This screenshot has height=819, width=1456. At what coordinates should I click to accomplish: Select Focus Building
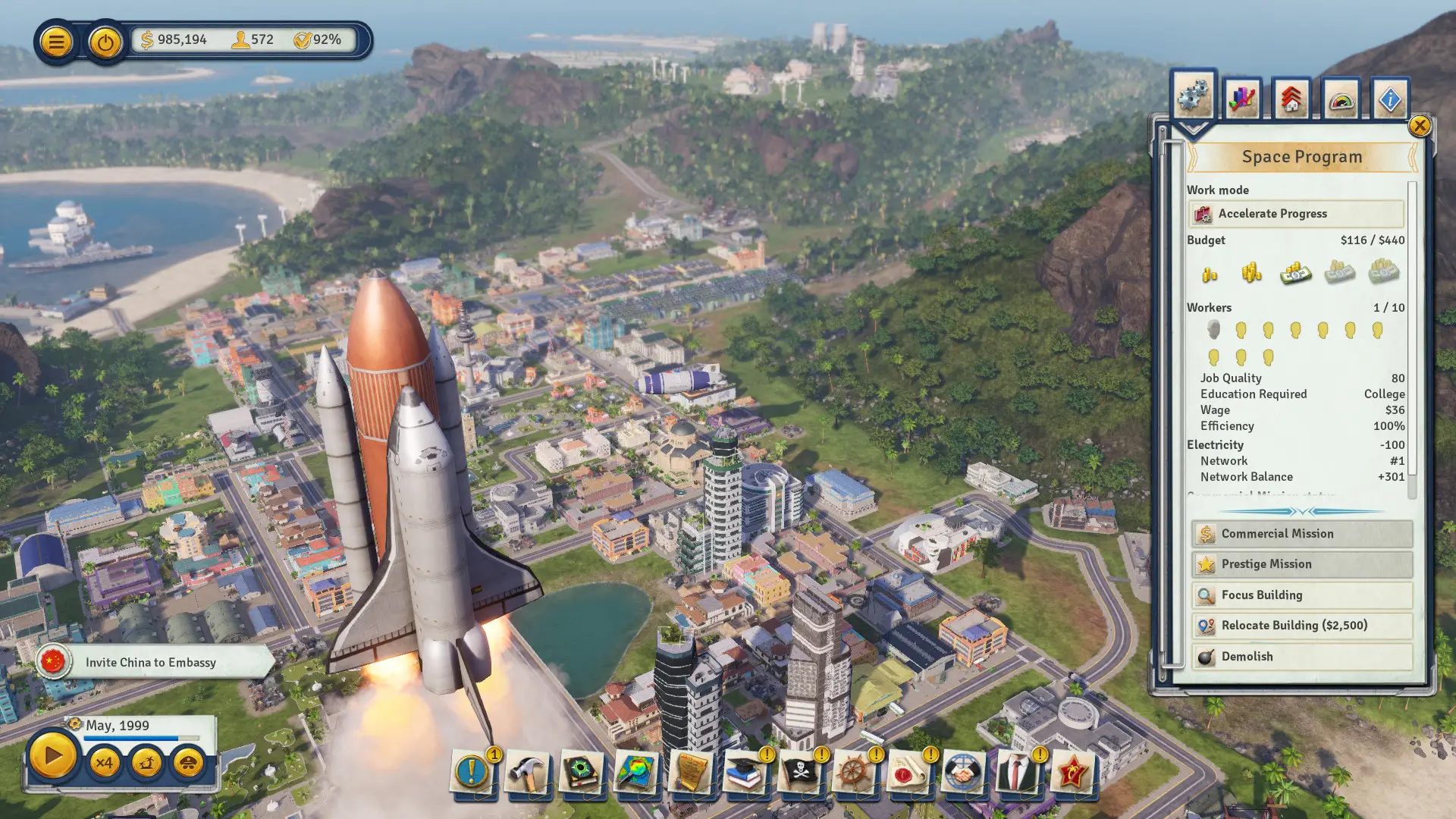1301,595
